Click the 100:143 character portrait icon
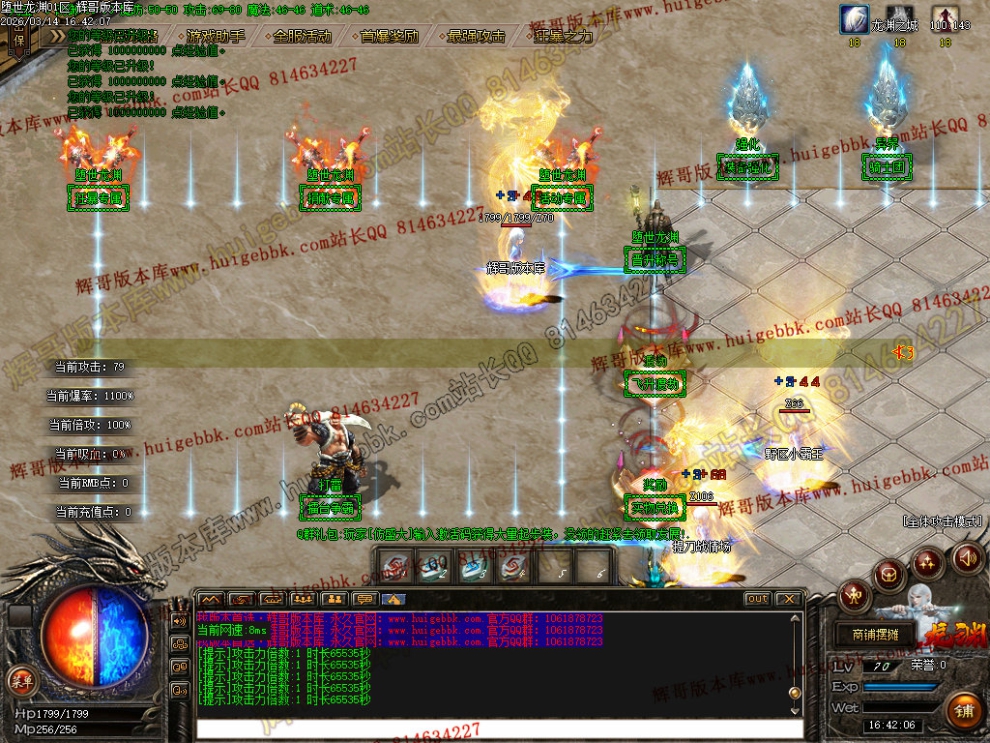The width and height of the screenshot is (990, 743). coord(945,20)
